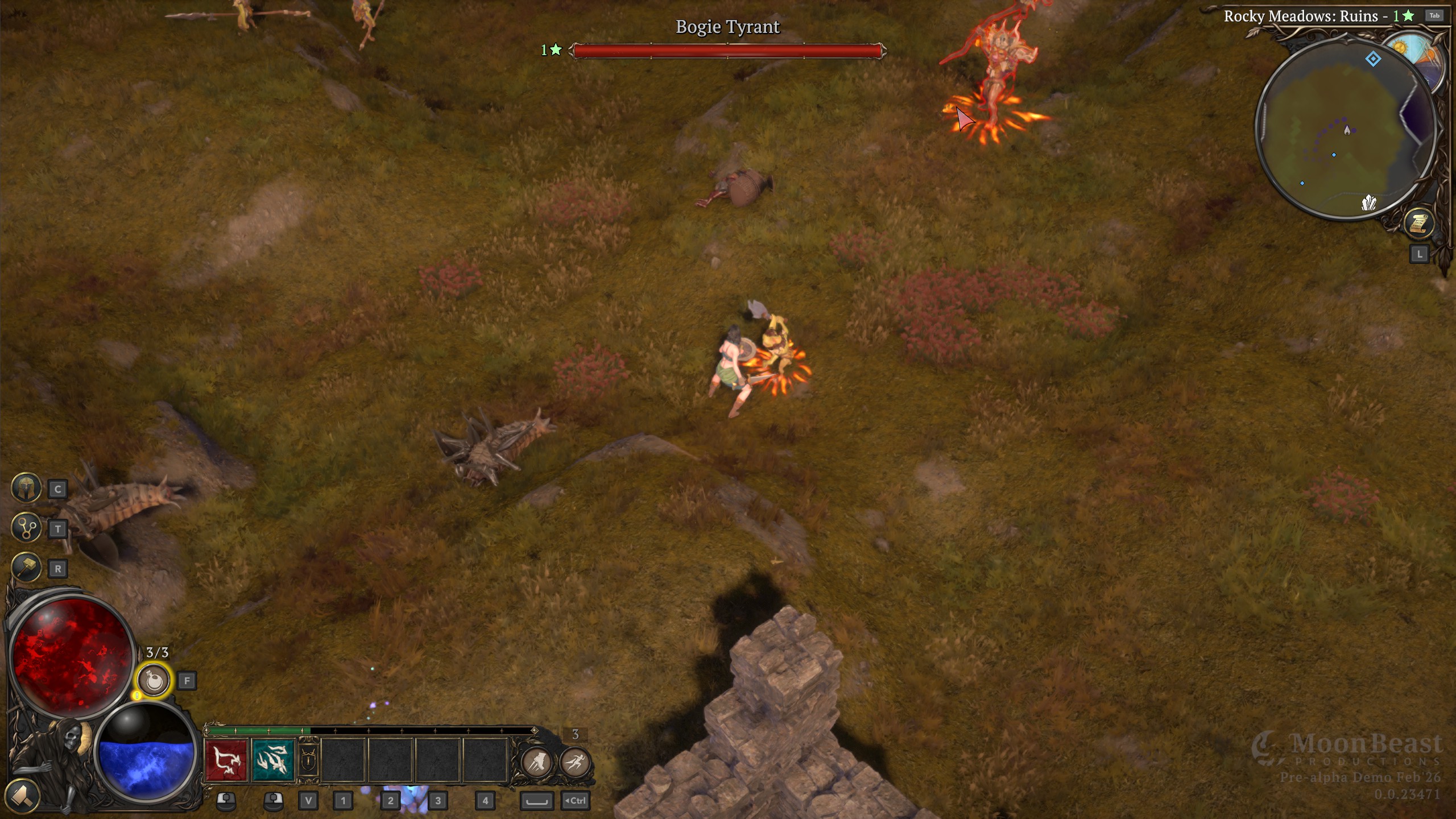
Task: Activate the red beast skill slot
Action: [226, 760]
